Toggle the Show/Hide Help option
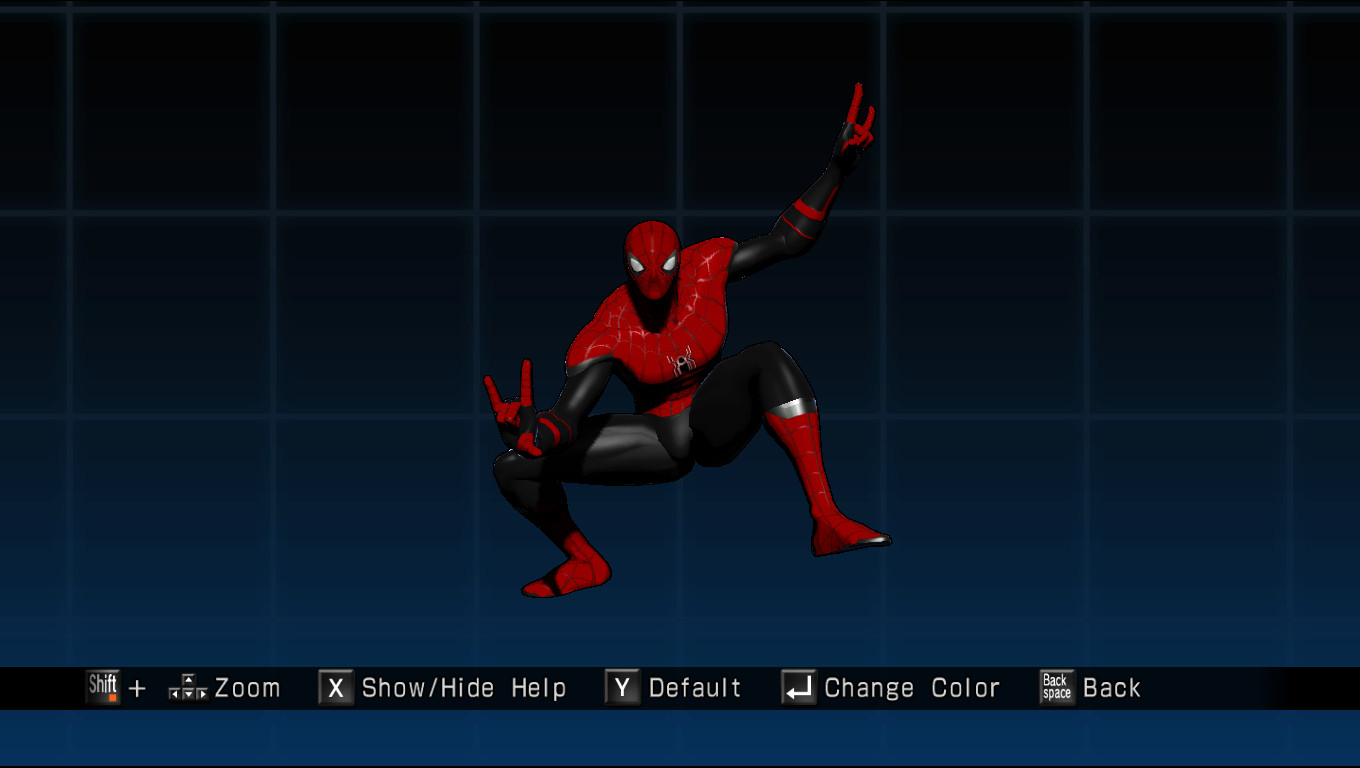Image resolution: width=1360 pixels, height=768 pixels. coord(463,687)
